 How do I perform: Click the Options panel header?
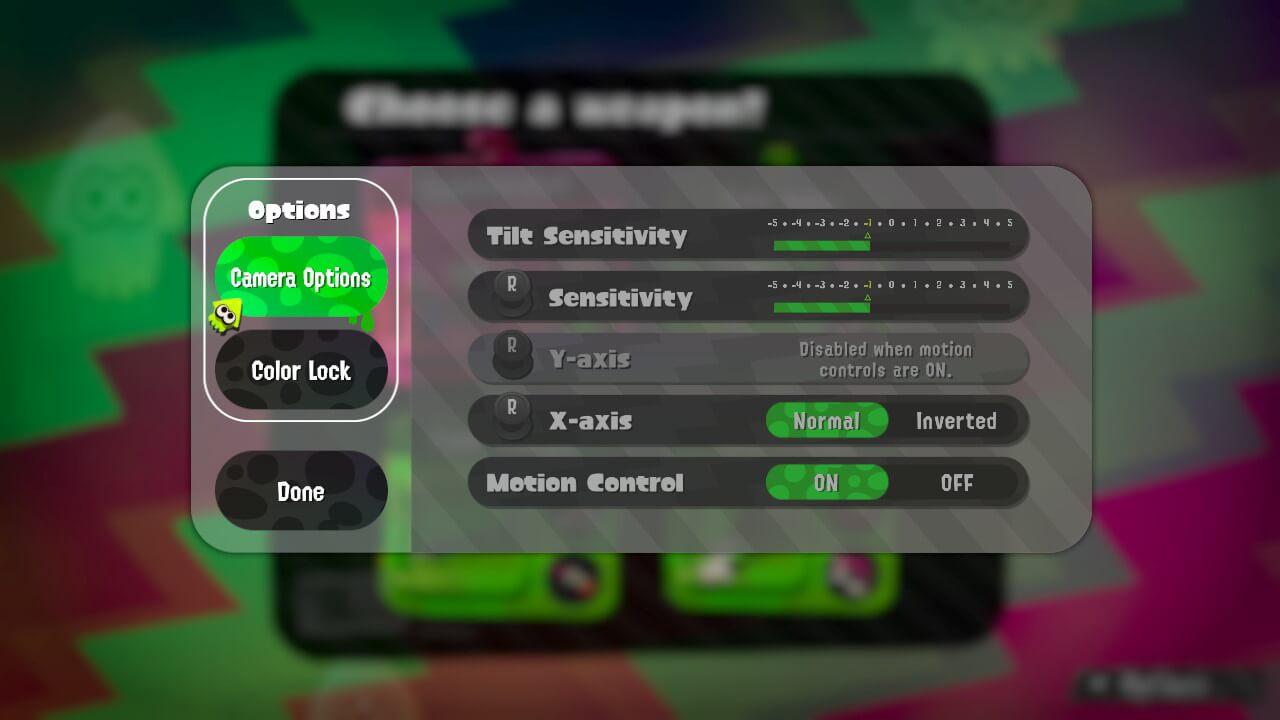299,210
